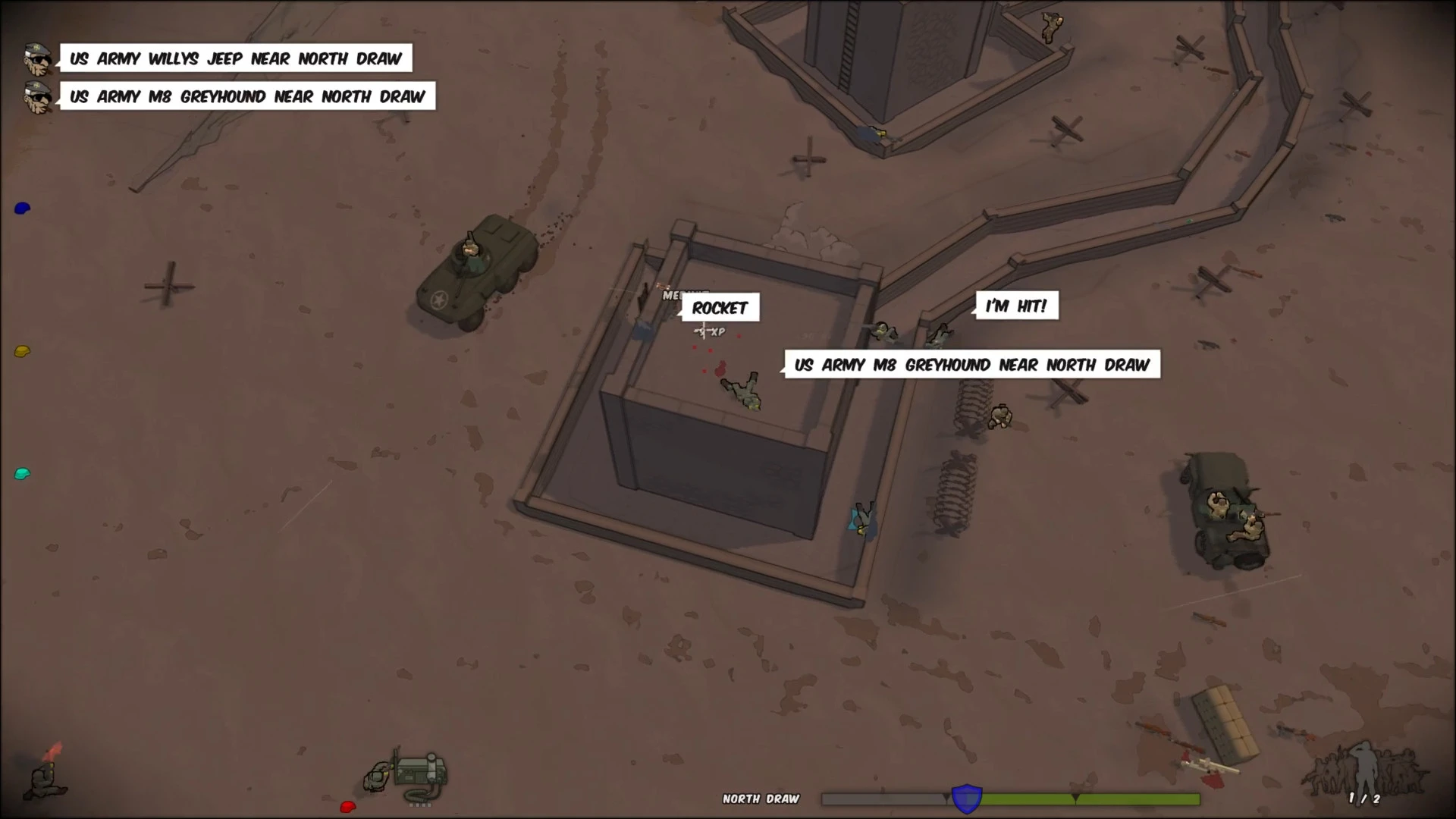Click the red helmet pickup near the bottom
The height and width of the screenshot is (819, 1456).
tap(347, 807)
